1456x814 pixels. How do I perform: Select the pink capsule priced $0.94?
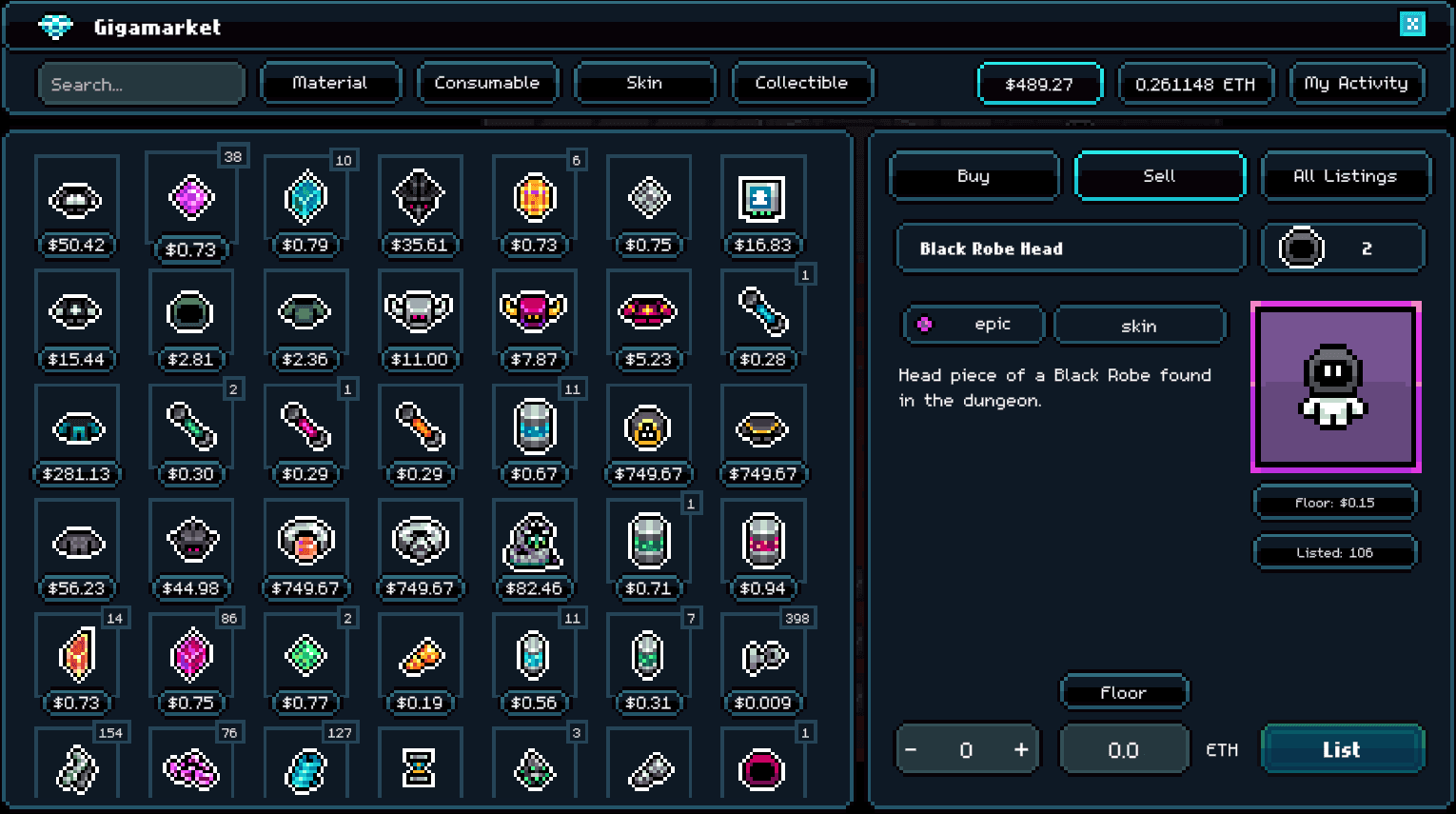762,540
